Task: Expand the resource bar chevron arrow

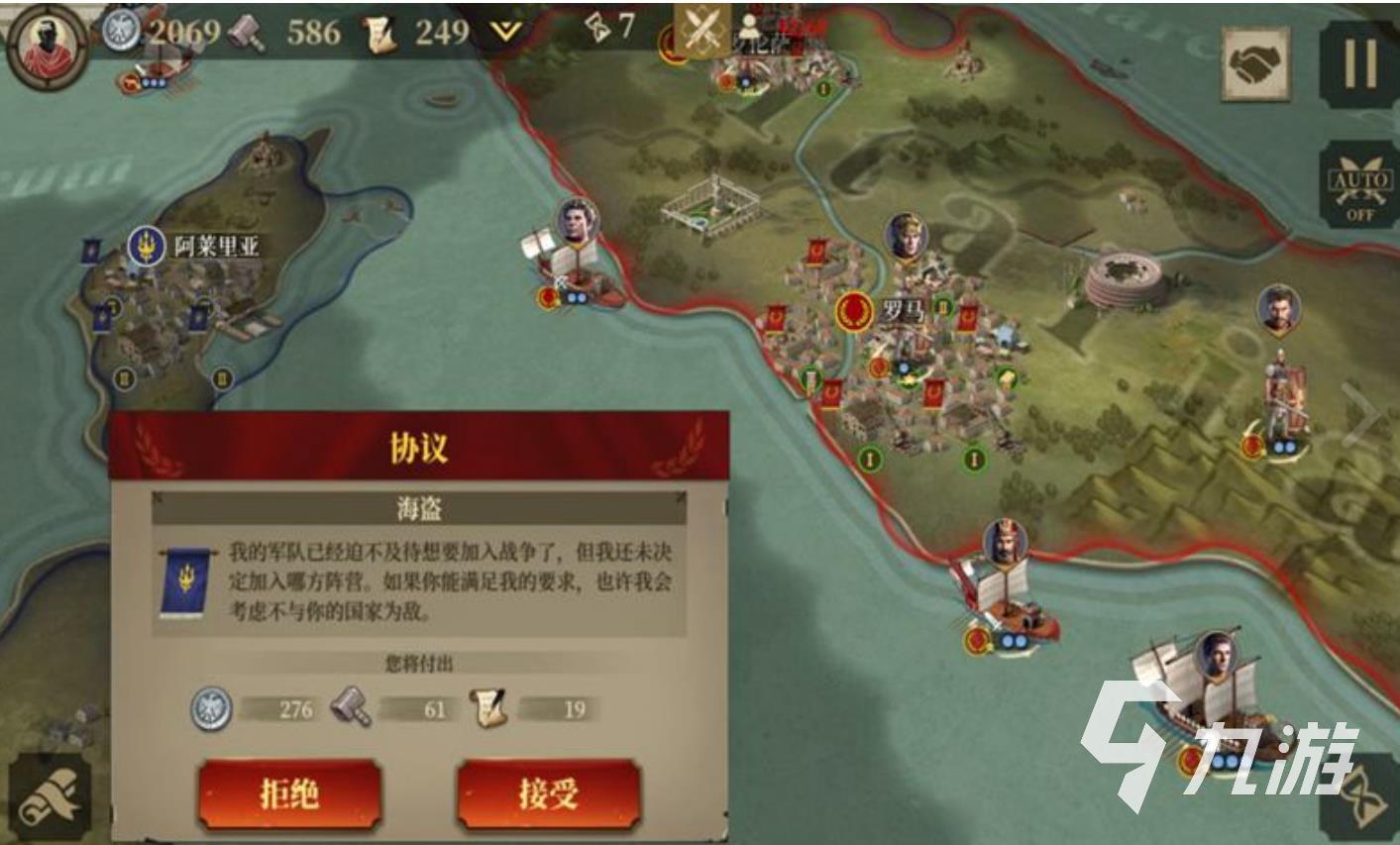Action: [x=505, y=31]
